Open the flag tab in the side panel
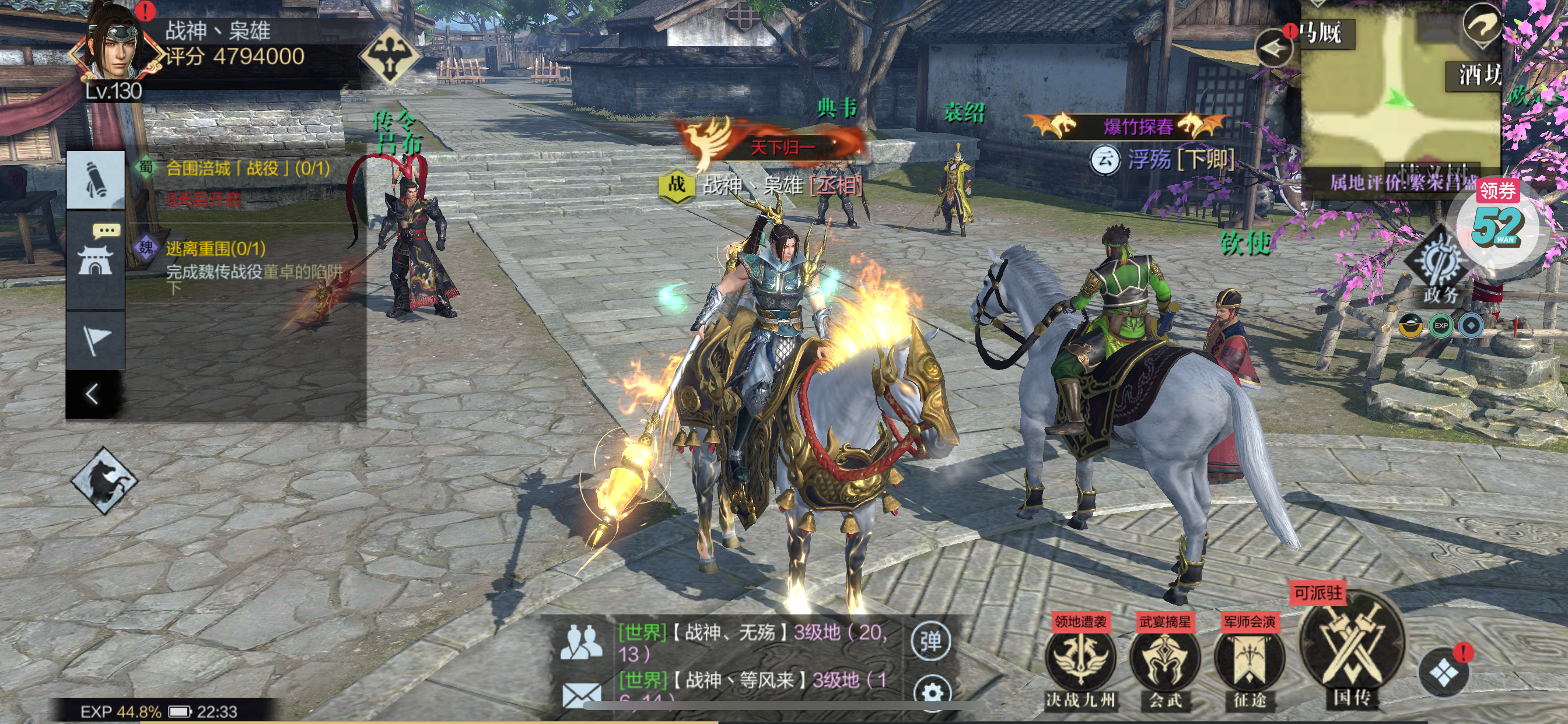The height and width of the screenshot is (724, 1568). click(96, 339)
